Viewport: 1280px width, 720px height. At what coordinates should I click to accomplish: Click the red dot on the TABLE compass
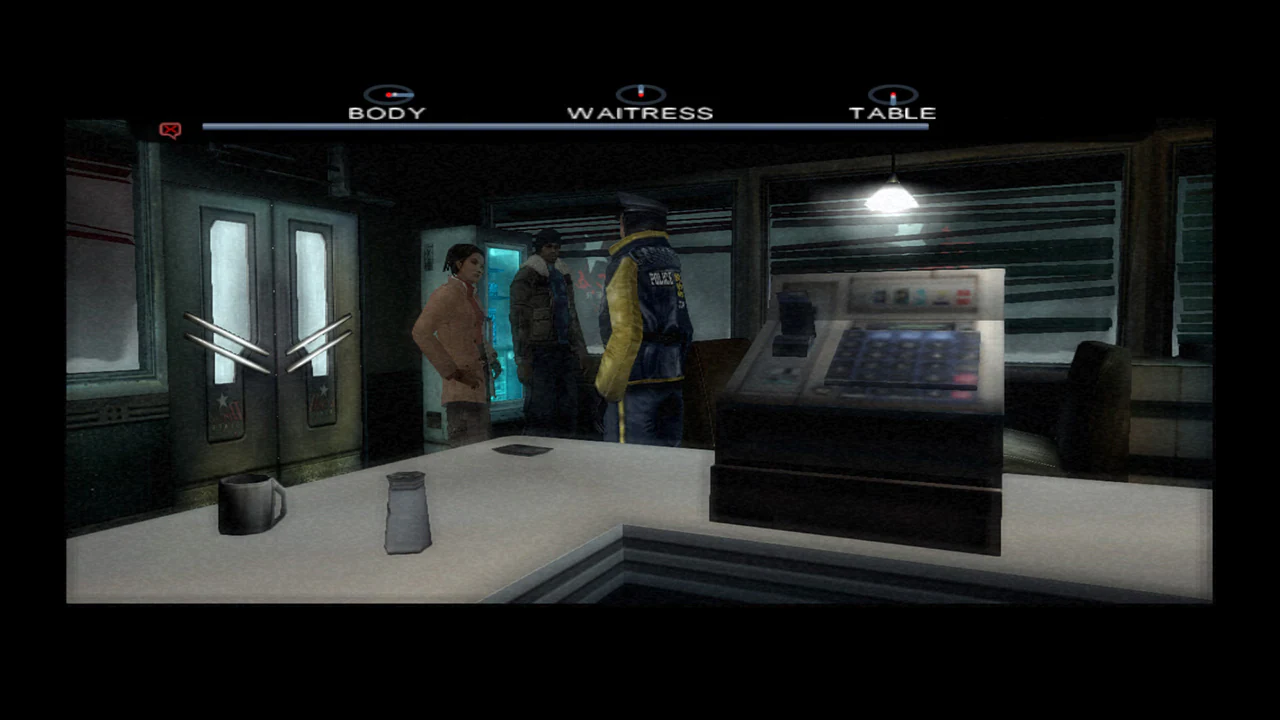(894, 92)
